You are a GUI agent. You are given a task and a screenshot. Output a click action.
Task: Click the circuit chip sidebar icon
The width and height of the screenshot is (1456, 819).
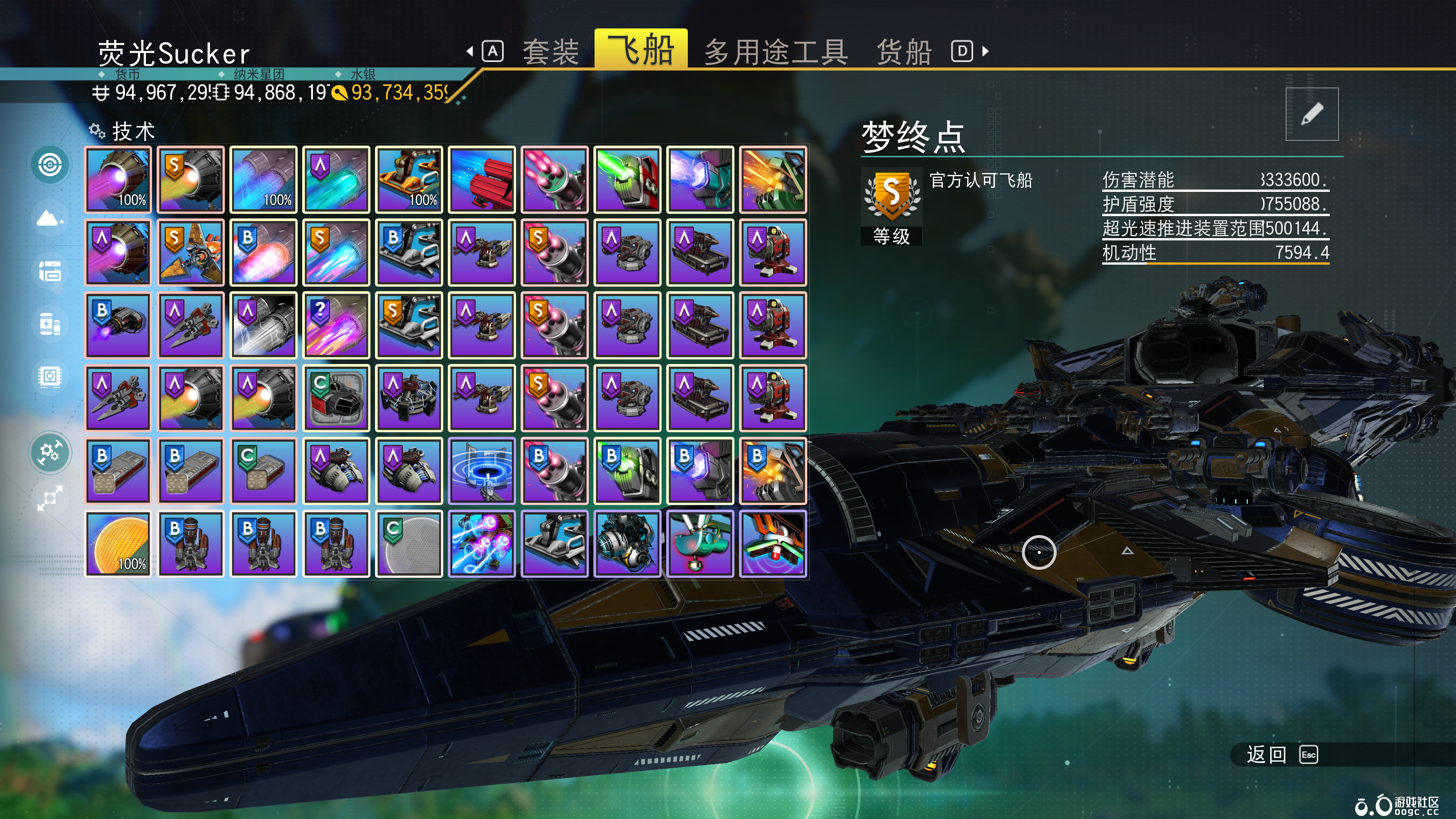click(50, 377)
